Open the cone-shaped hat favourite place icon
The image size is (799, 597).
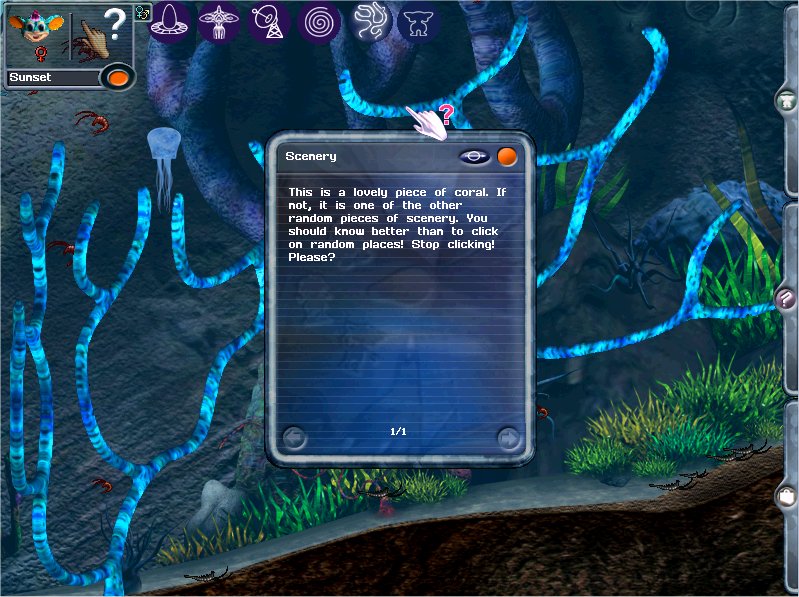click(x=170, y=21)
